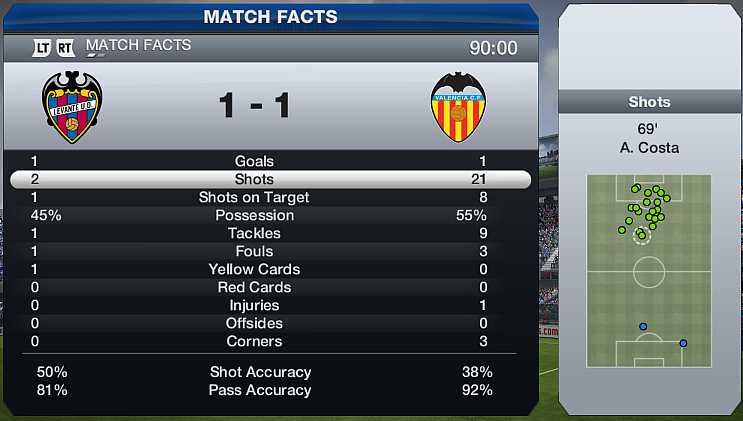Select the Corners stat row

(254, 341)
